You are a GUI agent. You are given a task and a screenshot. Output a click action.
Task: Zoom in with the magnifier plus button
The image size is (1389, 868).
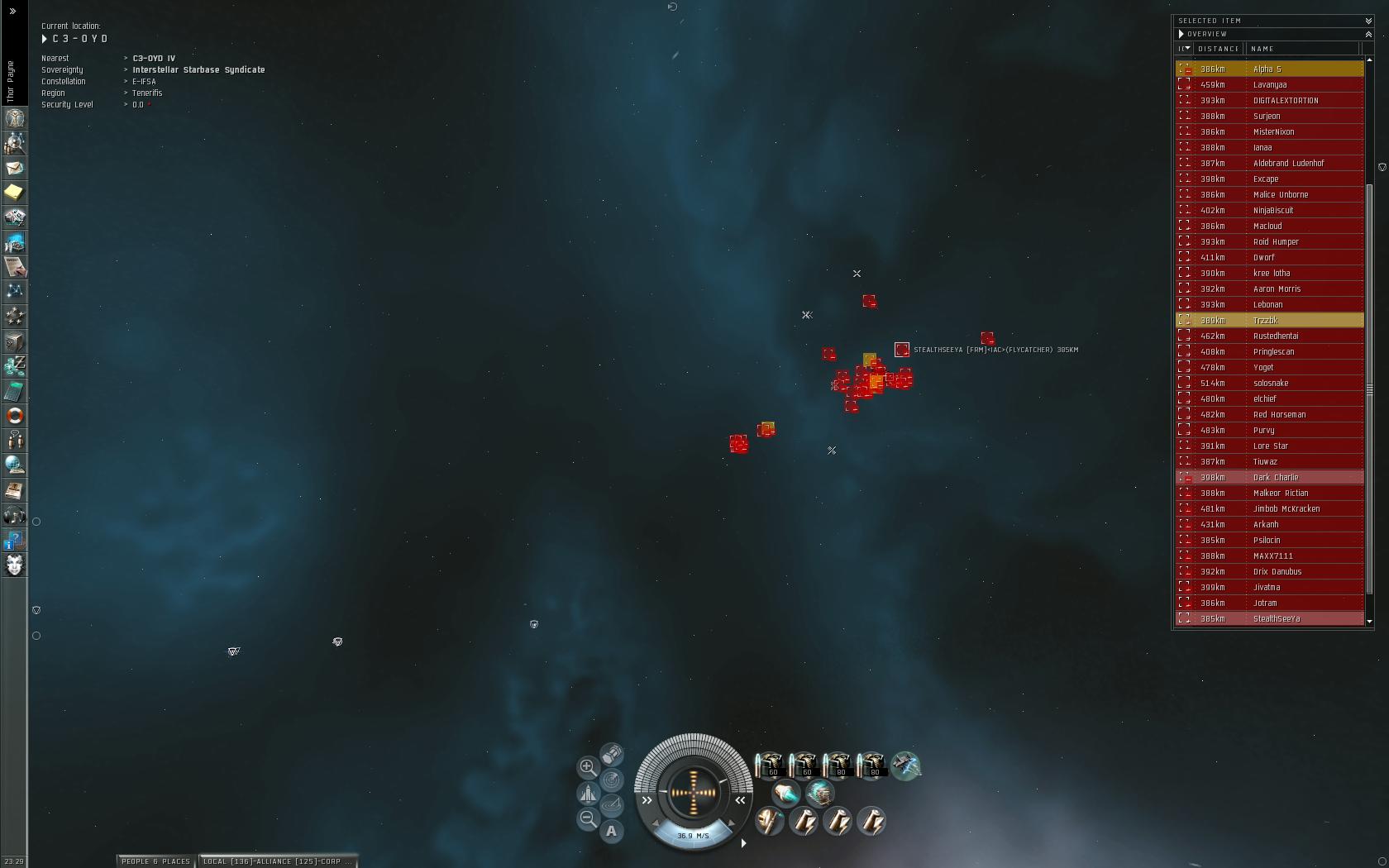(x=587, y=767)
